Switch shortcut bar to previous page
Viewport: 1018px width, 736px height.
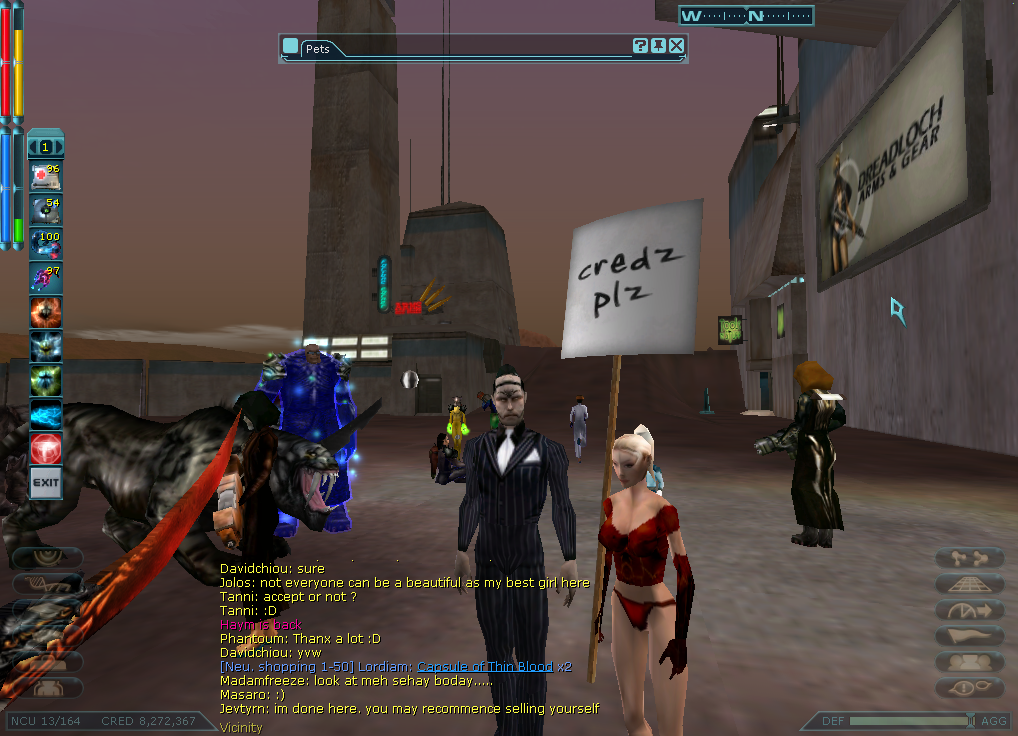(x=33, y=147)
